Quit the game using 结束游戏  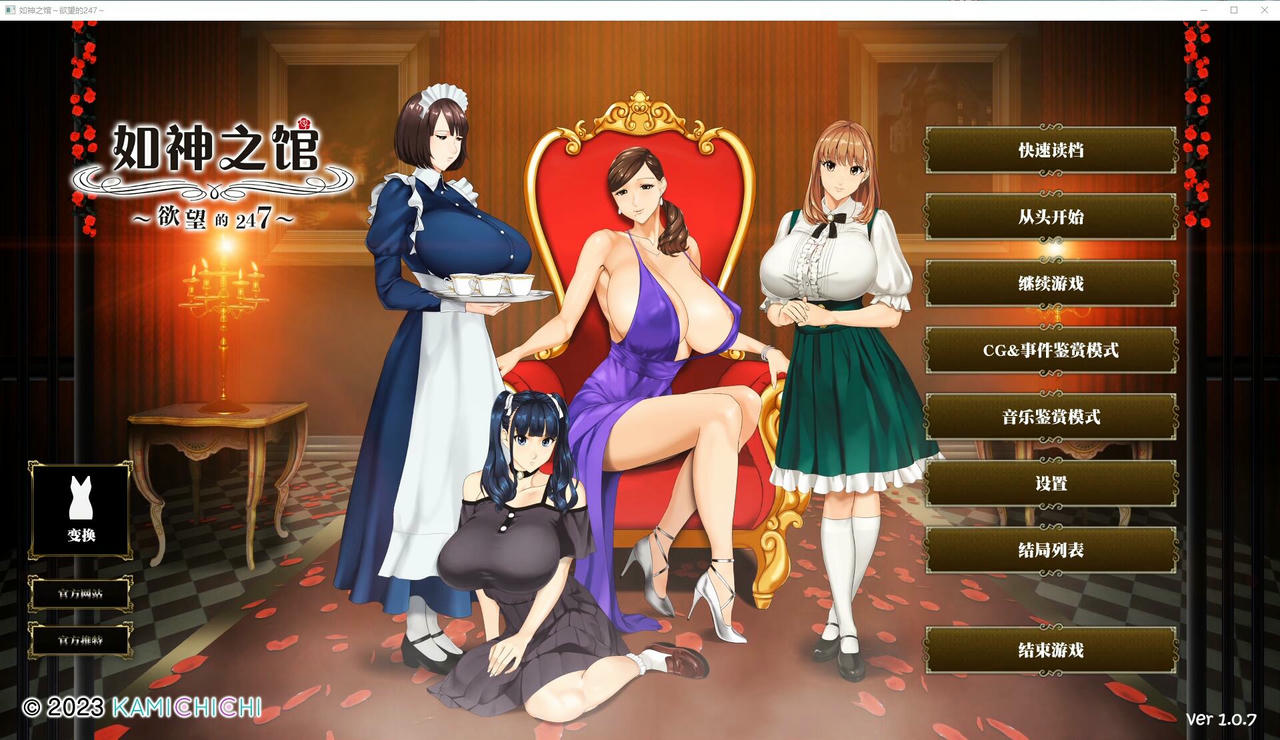click(x=1050, y=649)
